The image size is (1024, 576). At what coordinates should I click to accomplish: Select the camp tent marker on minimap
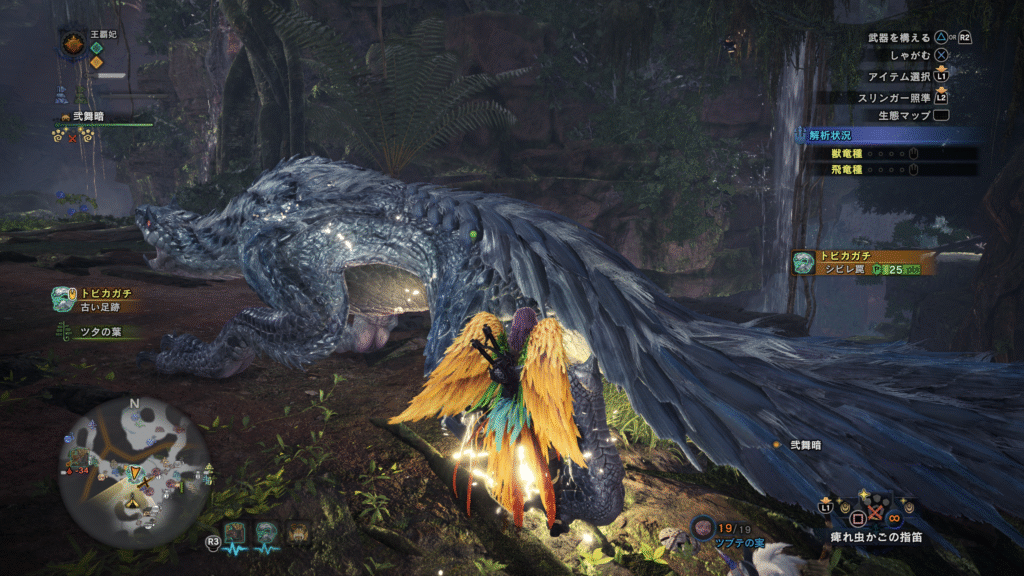point(133,503)
